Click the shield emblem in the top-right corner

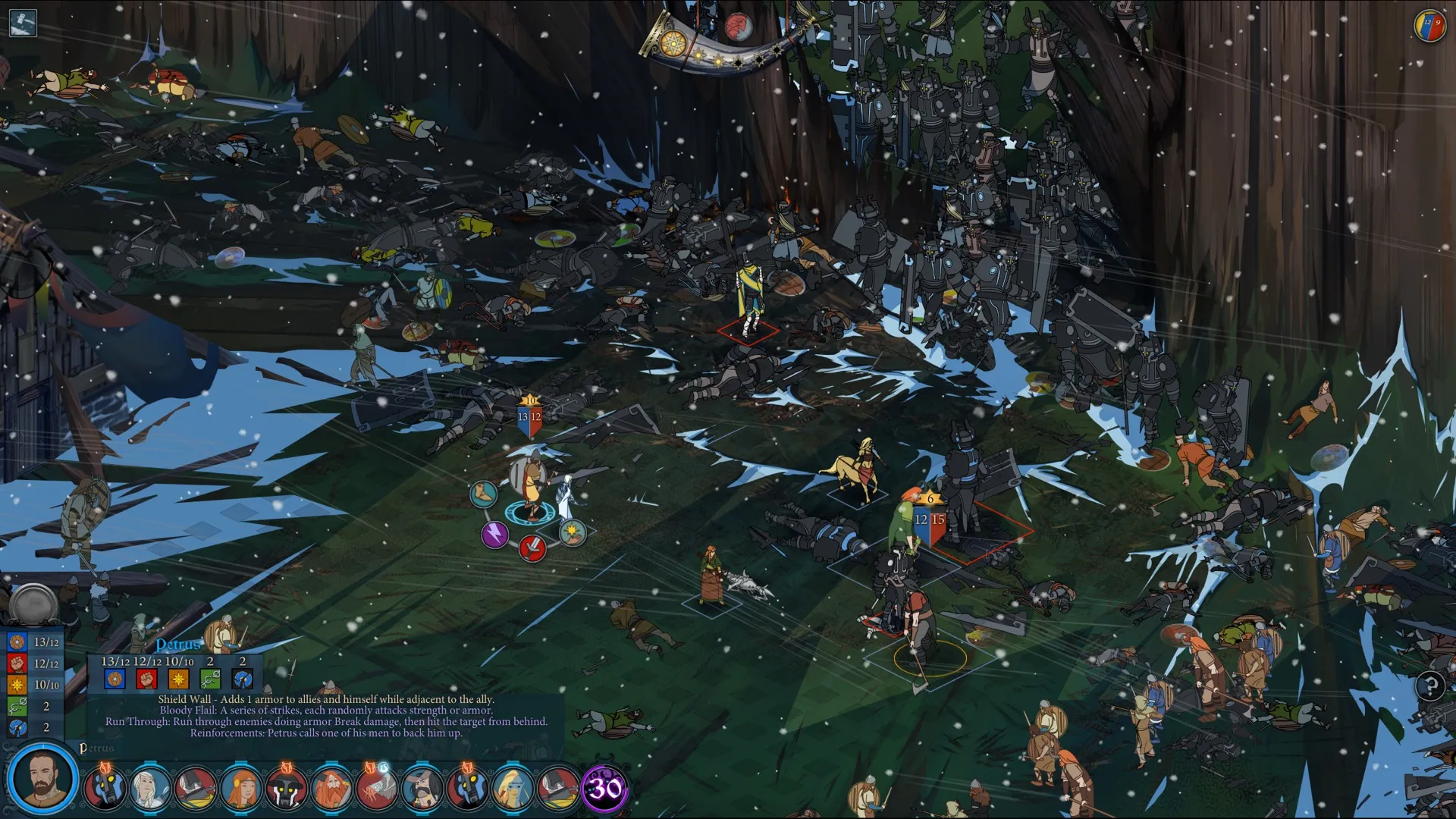[x=1429, y=25]
